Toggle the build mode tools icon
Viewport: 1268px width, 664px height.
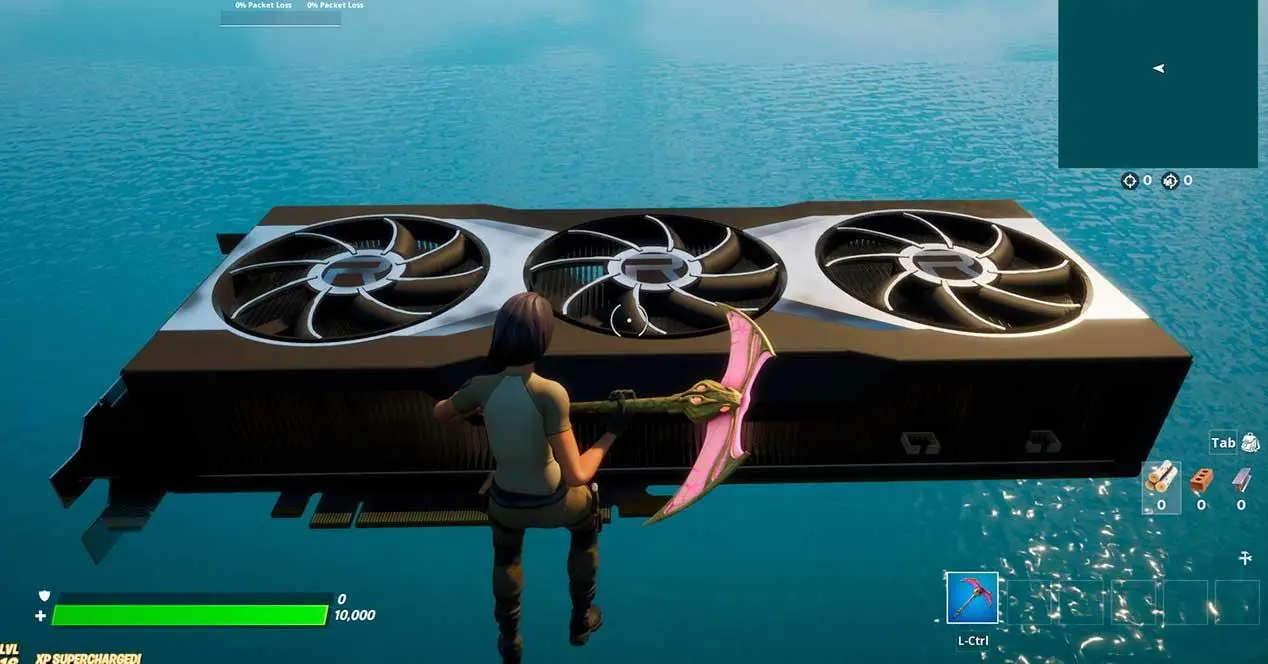coord(1245,558)
